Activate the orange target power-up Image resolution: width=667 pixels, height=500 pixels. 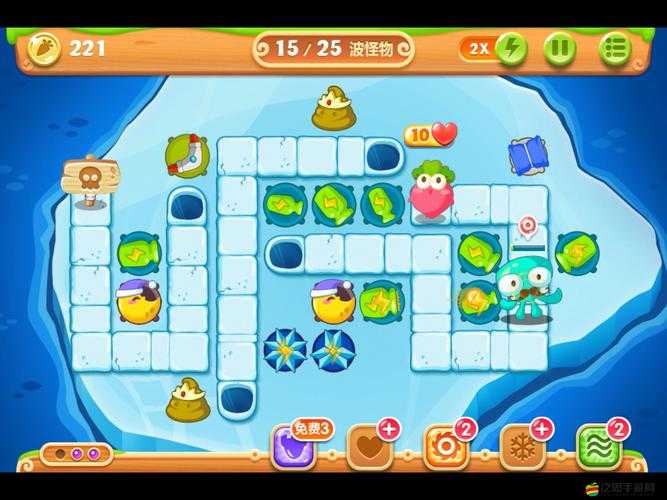point(445,448)
